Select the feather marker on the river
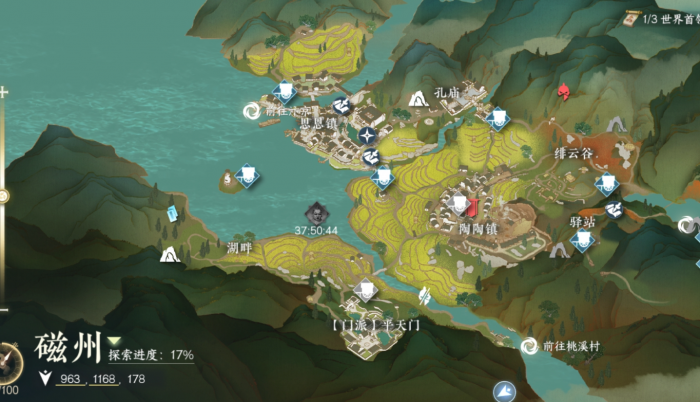The image size is (700, 402). 425,295
